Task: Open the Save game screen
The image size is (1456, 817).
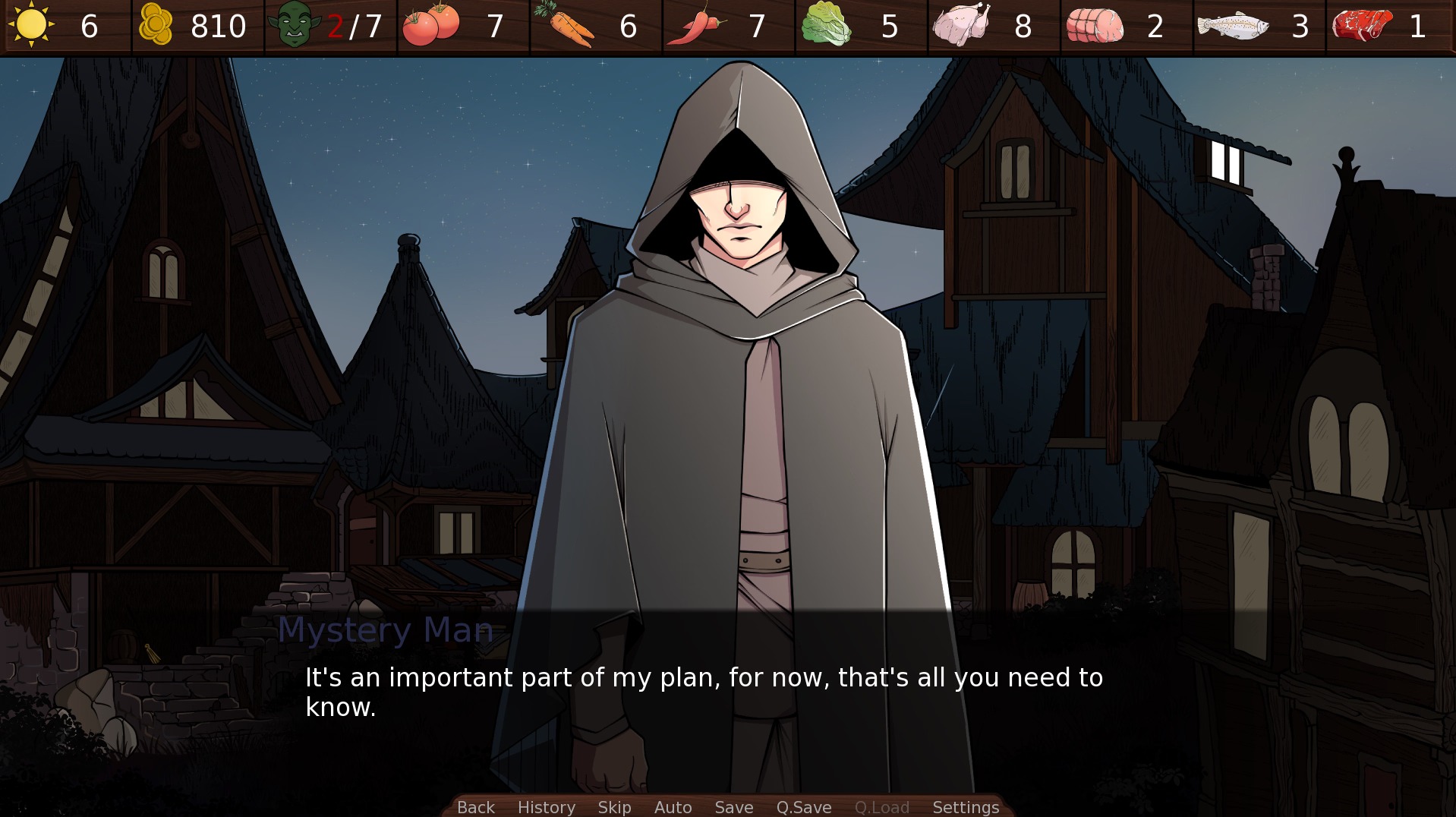Action: [x=733, y=807]
